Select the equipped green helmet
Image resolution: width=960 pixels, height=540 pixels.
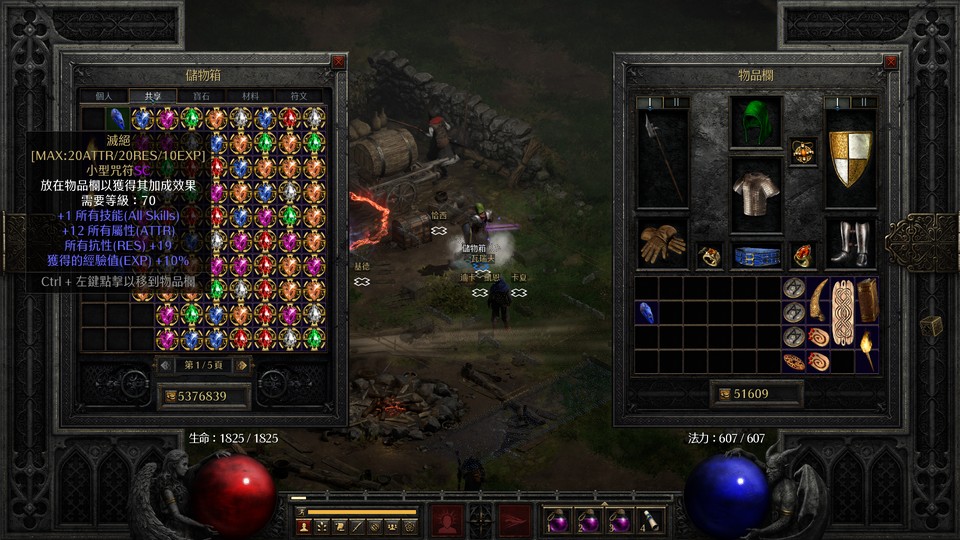click(x=755, y=122)
